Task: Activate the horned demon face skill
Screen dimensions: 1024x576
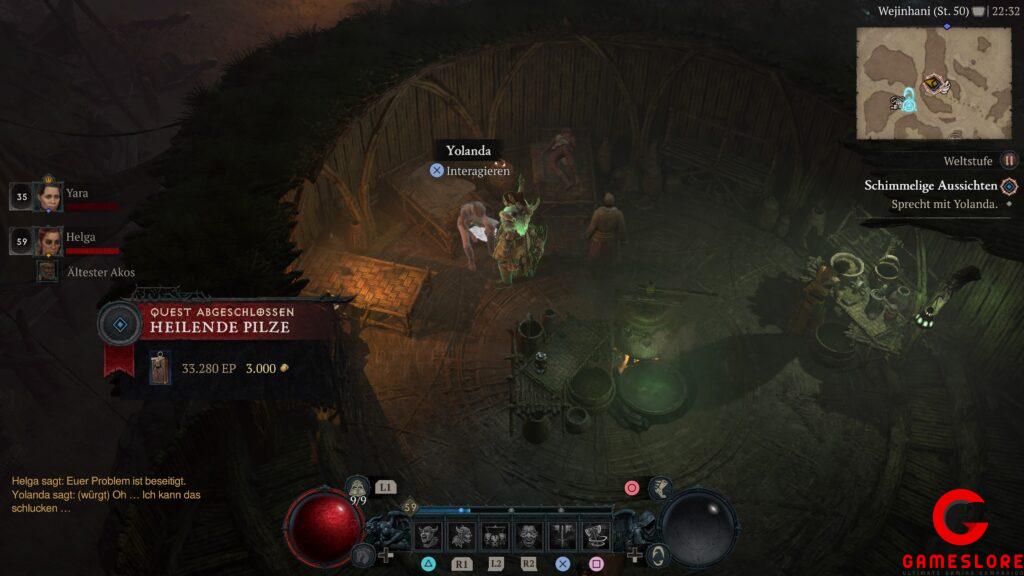Action: (x=430, y=535)
